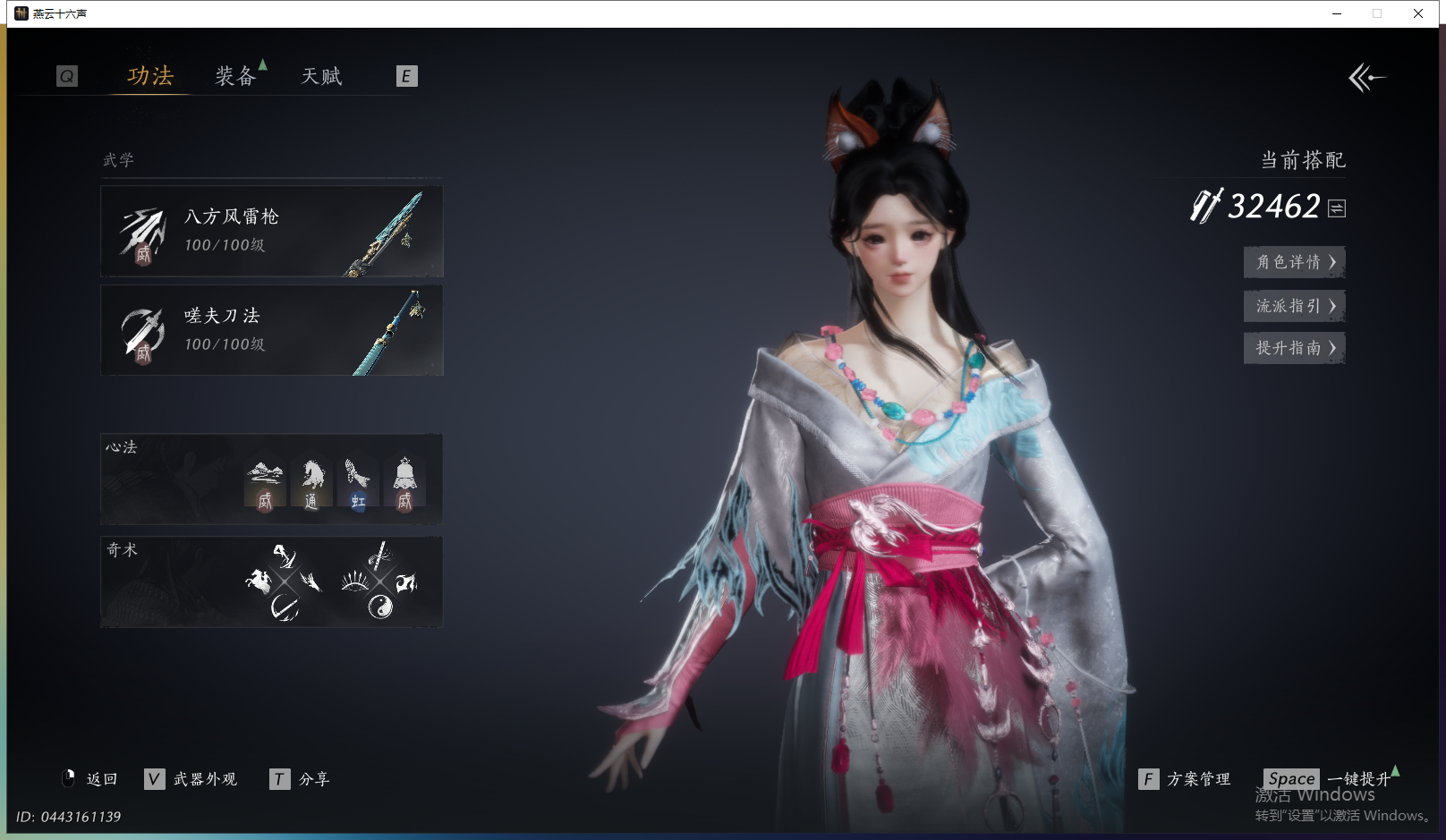Select the yin-yang mystic art icon

click(380, 607)
